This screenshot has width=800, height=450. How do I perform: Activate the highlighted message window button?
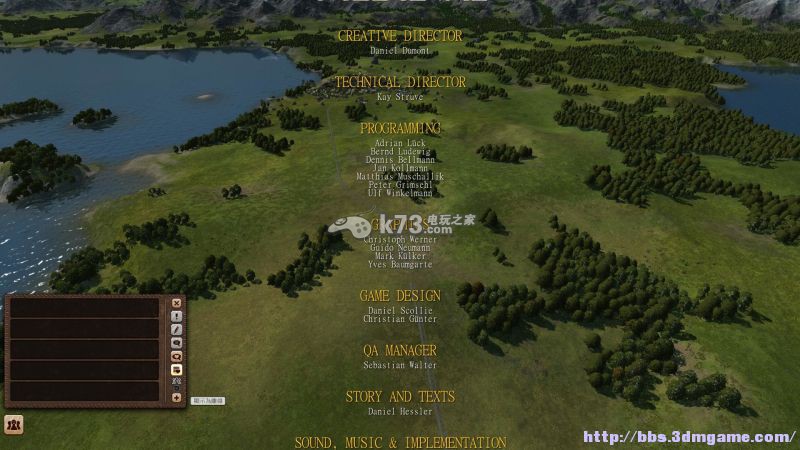tap(177, 370)
